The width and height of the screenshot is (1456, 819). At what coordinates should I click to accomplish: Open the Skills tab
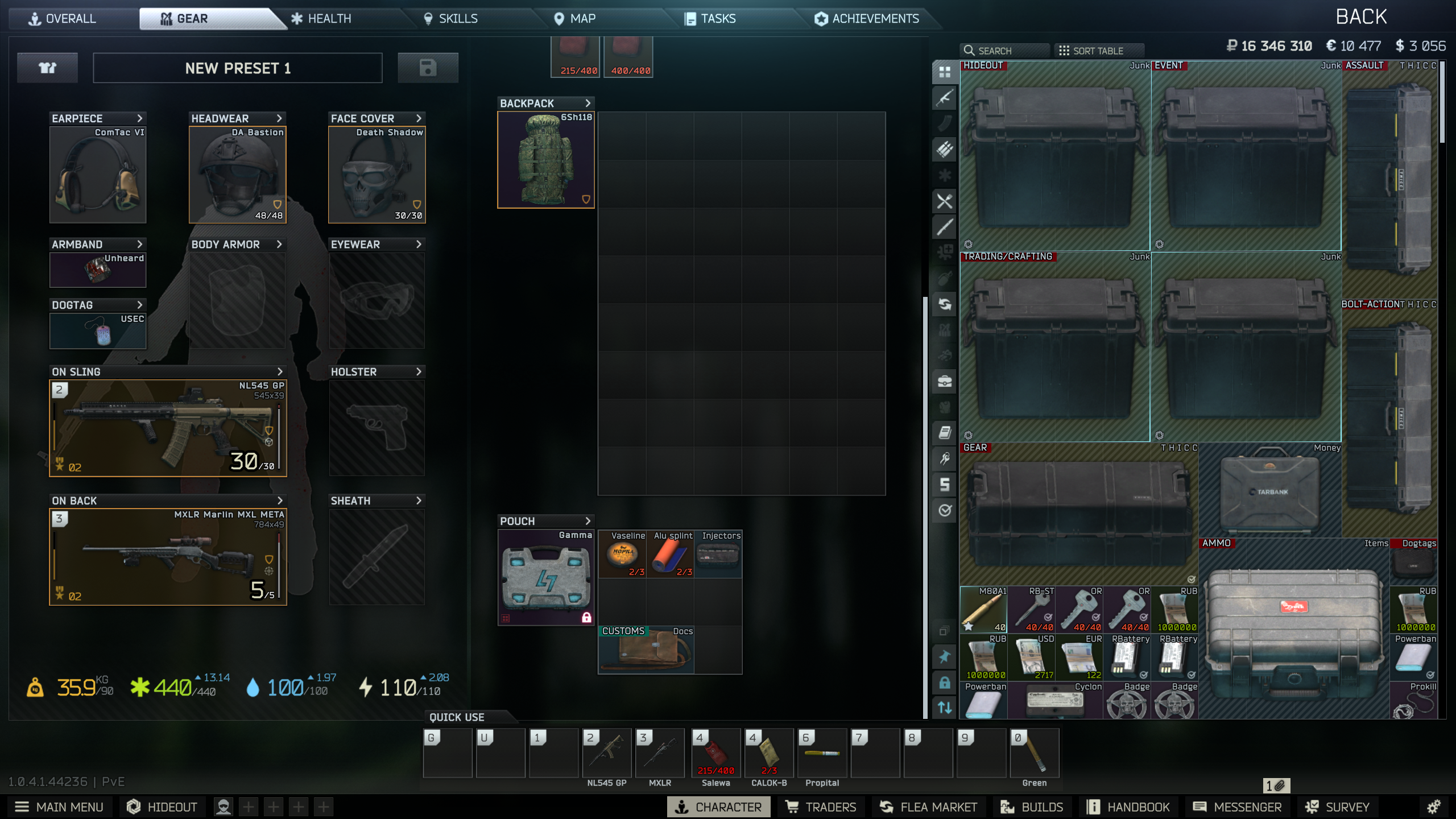(x=451, y=19)
